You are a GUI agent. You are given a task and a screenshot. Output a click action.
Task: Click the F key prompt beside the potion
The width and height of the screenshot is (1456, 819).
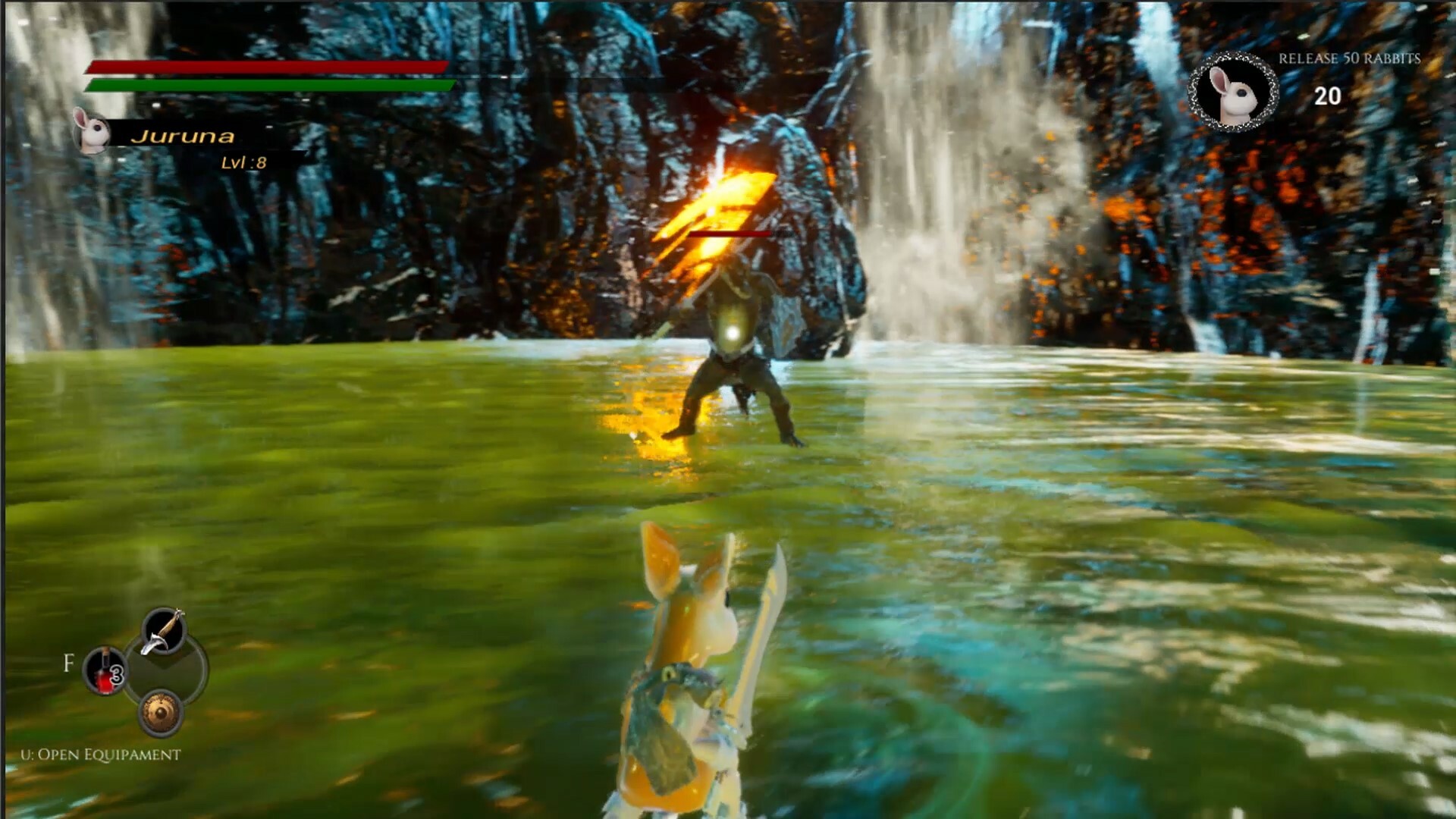tap(68, 661)
